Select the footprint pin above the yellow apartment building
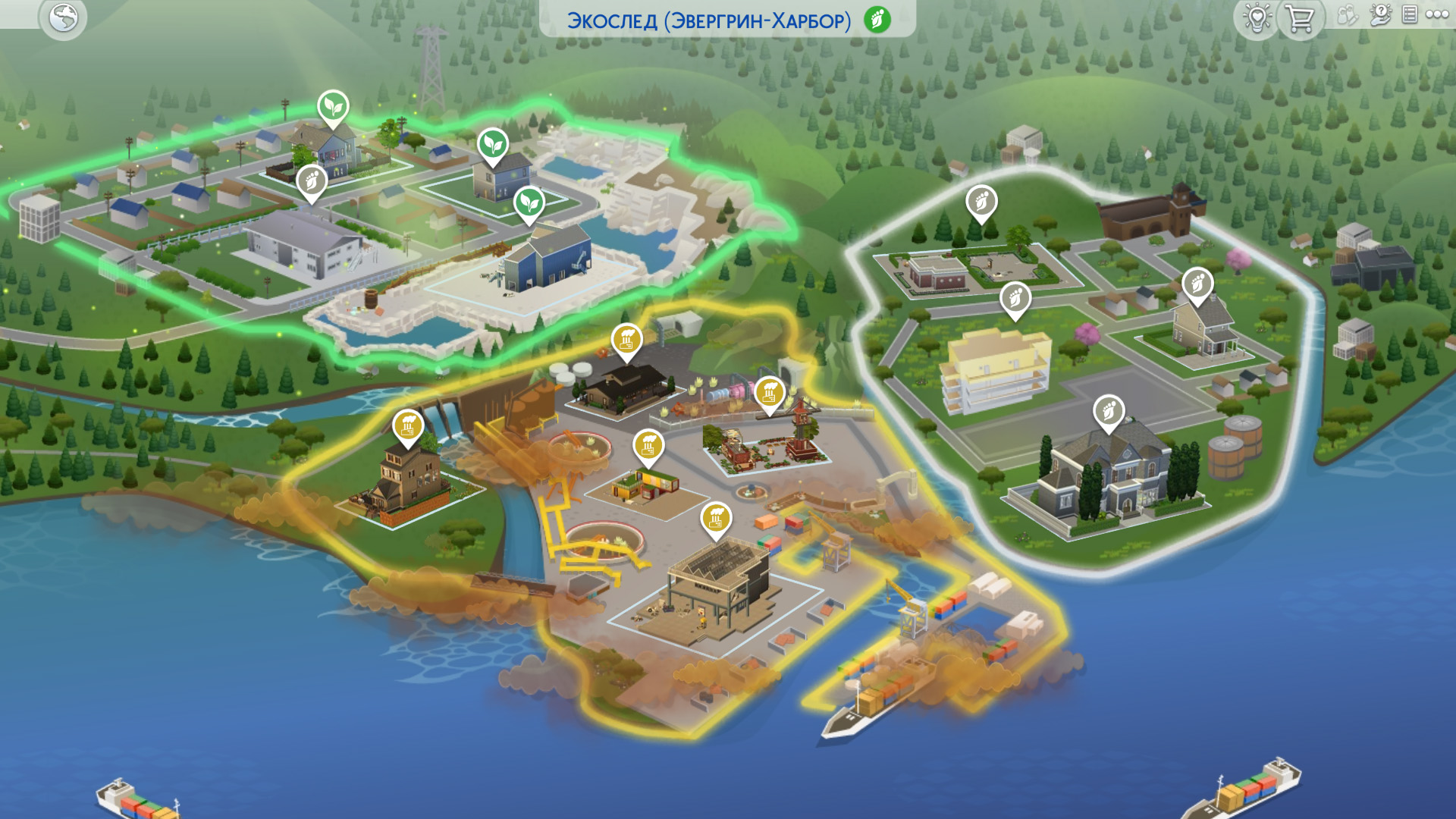The image size is (1456, 819). coord(1015,298)
